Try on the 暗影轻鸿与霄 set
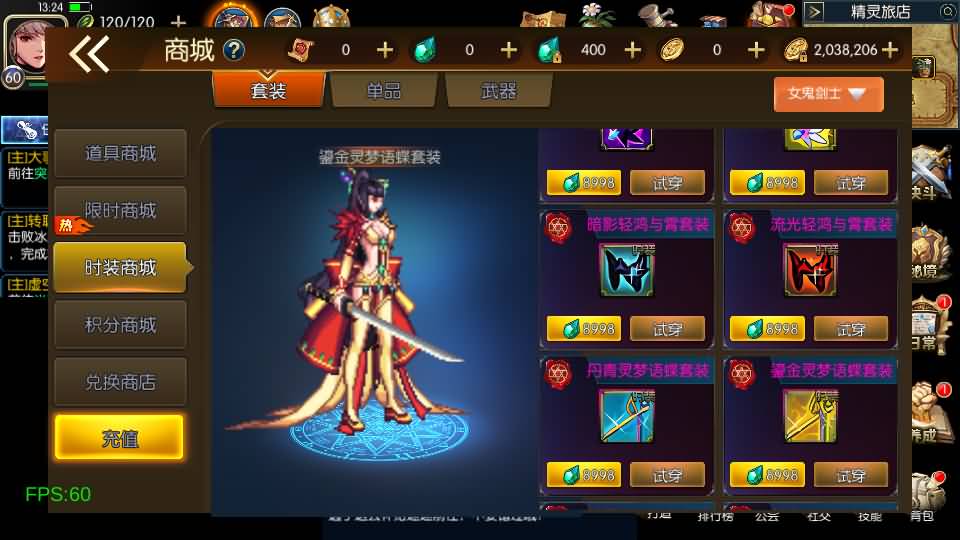960x540 pixels. [x=667, y=329]
